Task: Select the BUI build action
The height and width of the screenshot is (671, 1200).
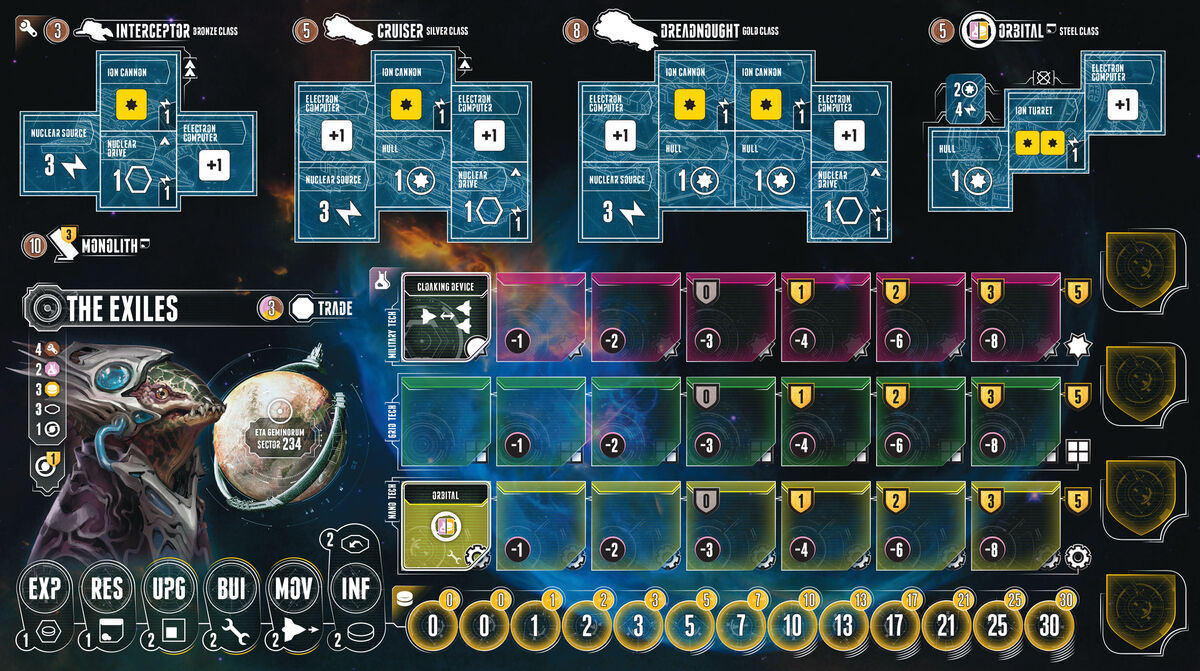Action: point(230,588)
